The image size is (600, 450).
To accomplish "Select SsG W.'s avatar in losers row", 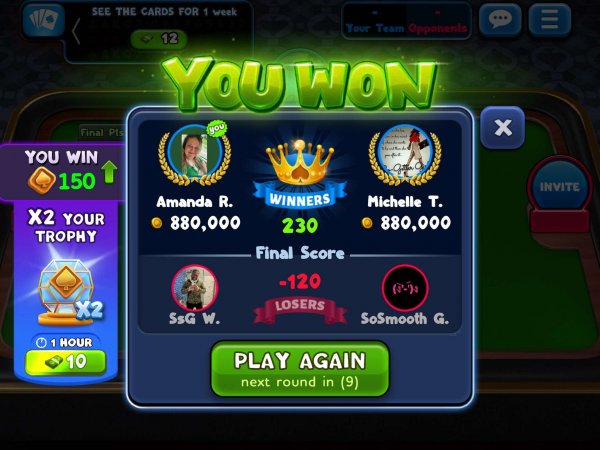I will pyautogui.click(x=195, y=287).
